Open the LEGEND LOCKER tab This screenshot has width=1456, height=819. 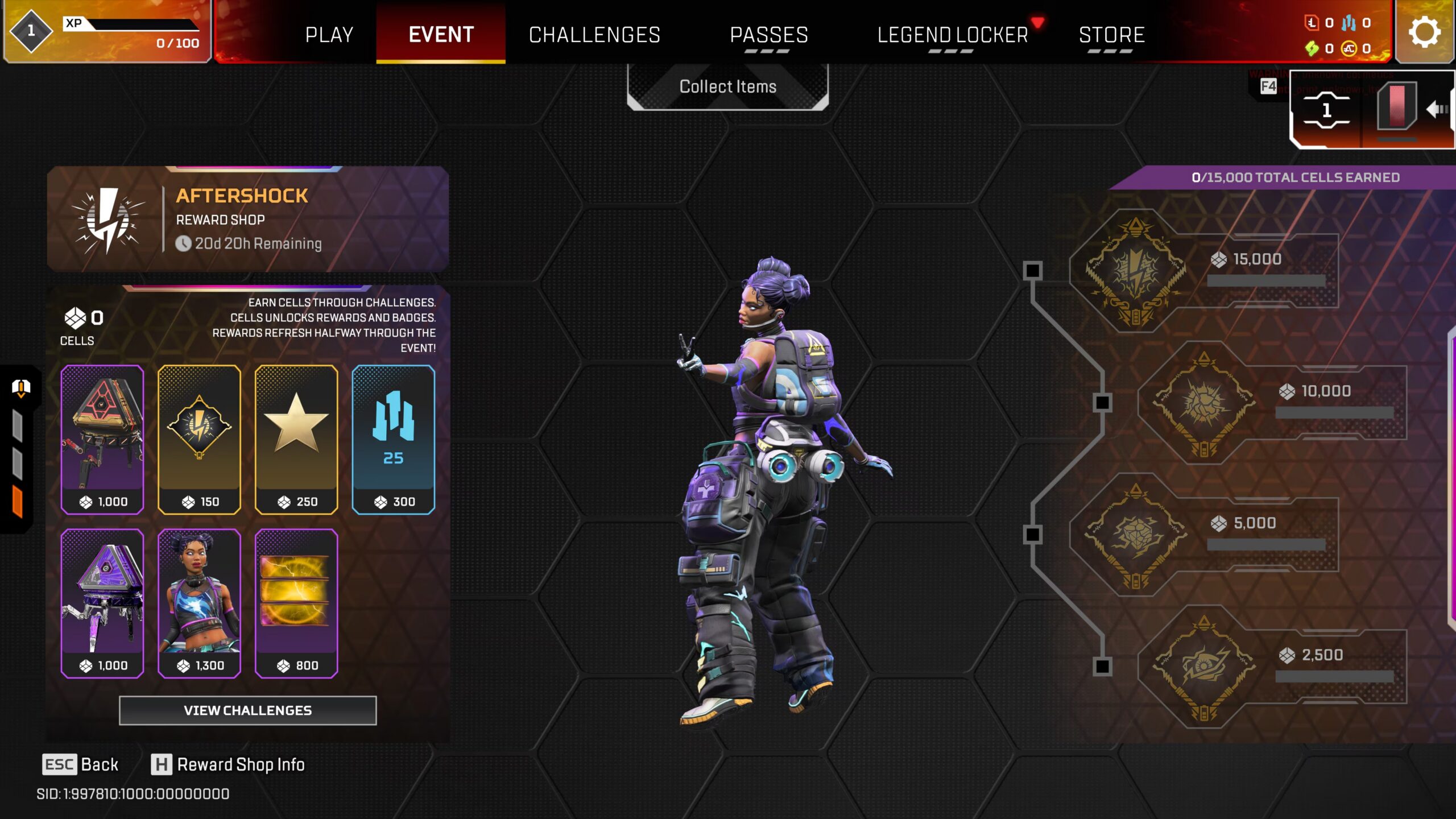[x=953, y=35]
